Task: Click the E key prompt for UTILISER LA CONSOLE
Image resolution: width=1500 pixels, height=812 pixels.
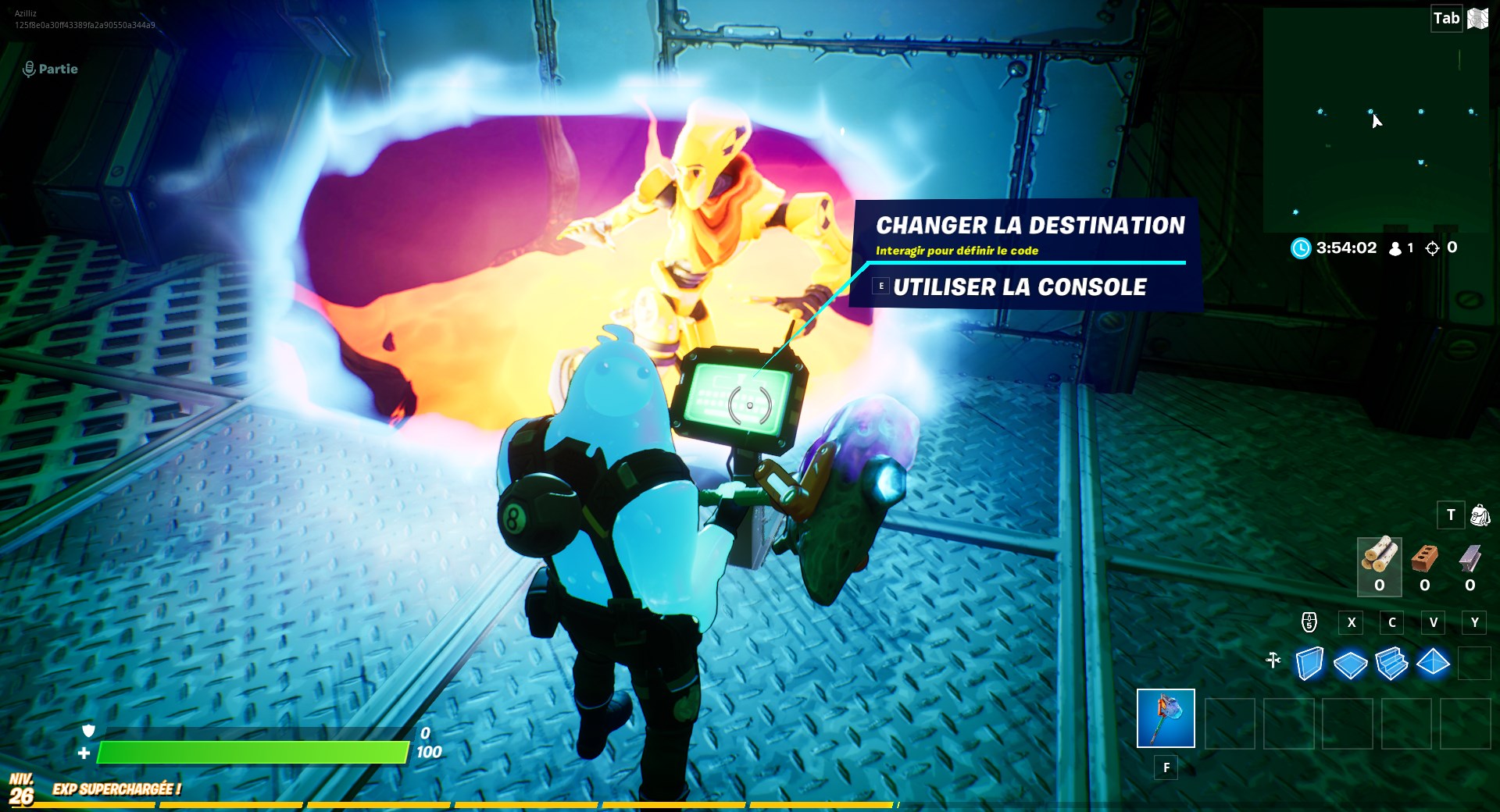Action: (x=881, y=286)
